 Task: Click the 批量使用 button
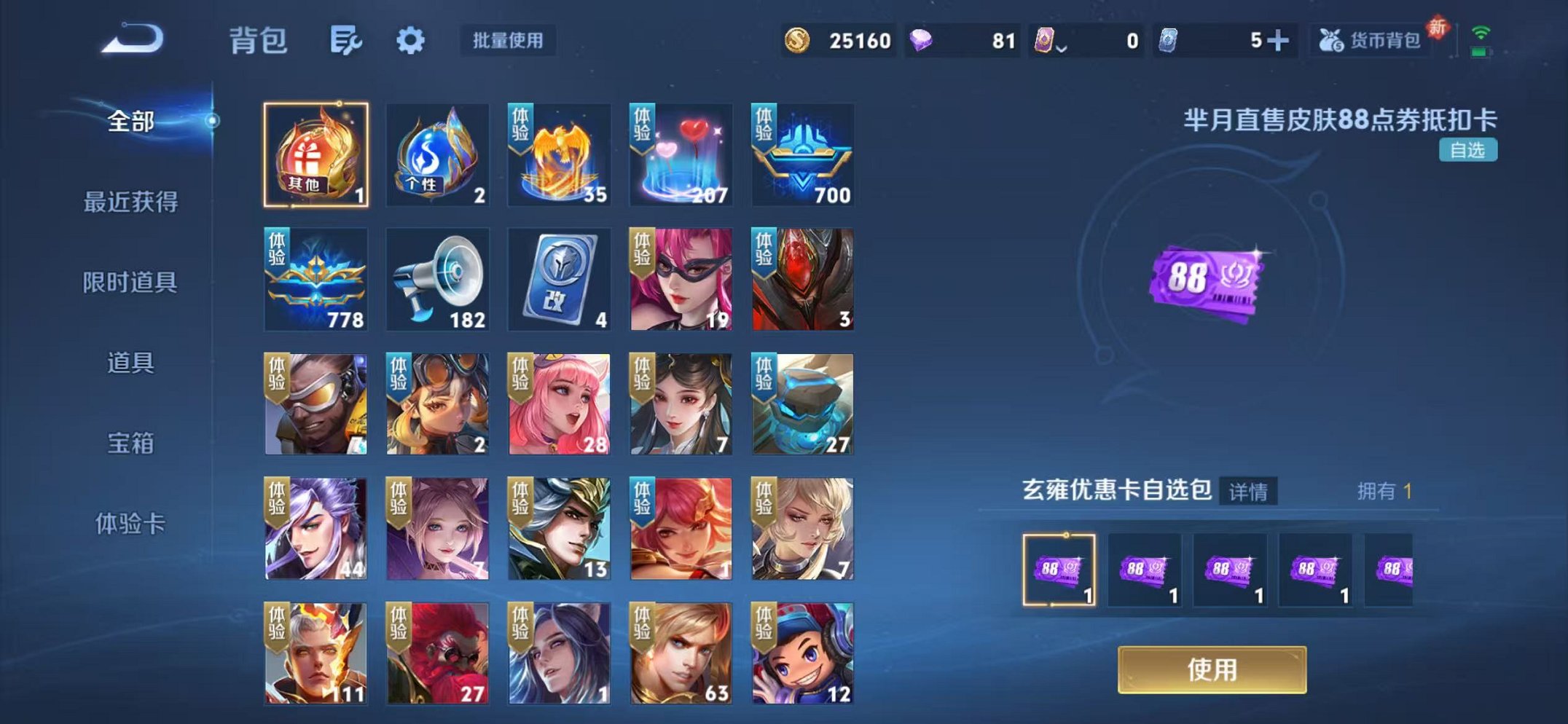[508, 42]
